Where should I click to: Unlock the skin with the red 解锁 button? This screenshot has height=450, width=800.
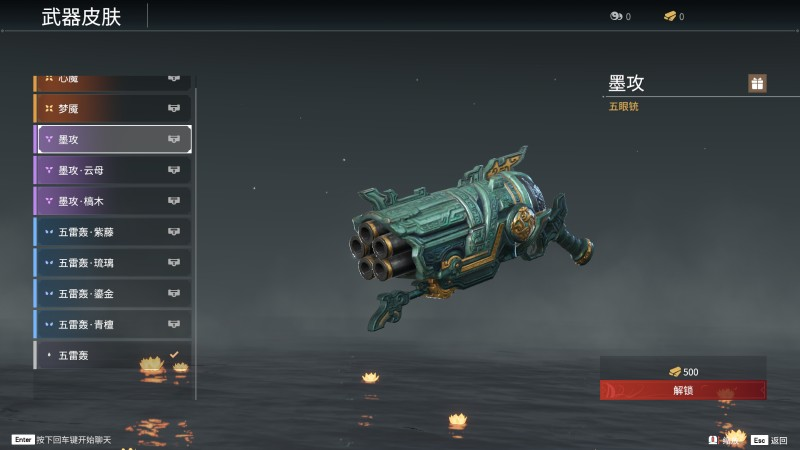(683, 390)
